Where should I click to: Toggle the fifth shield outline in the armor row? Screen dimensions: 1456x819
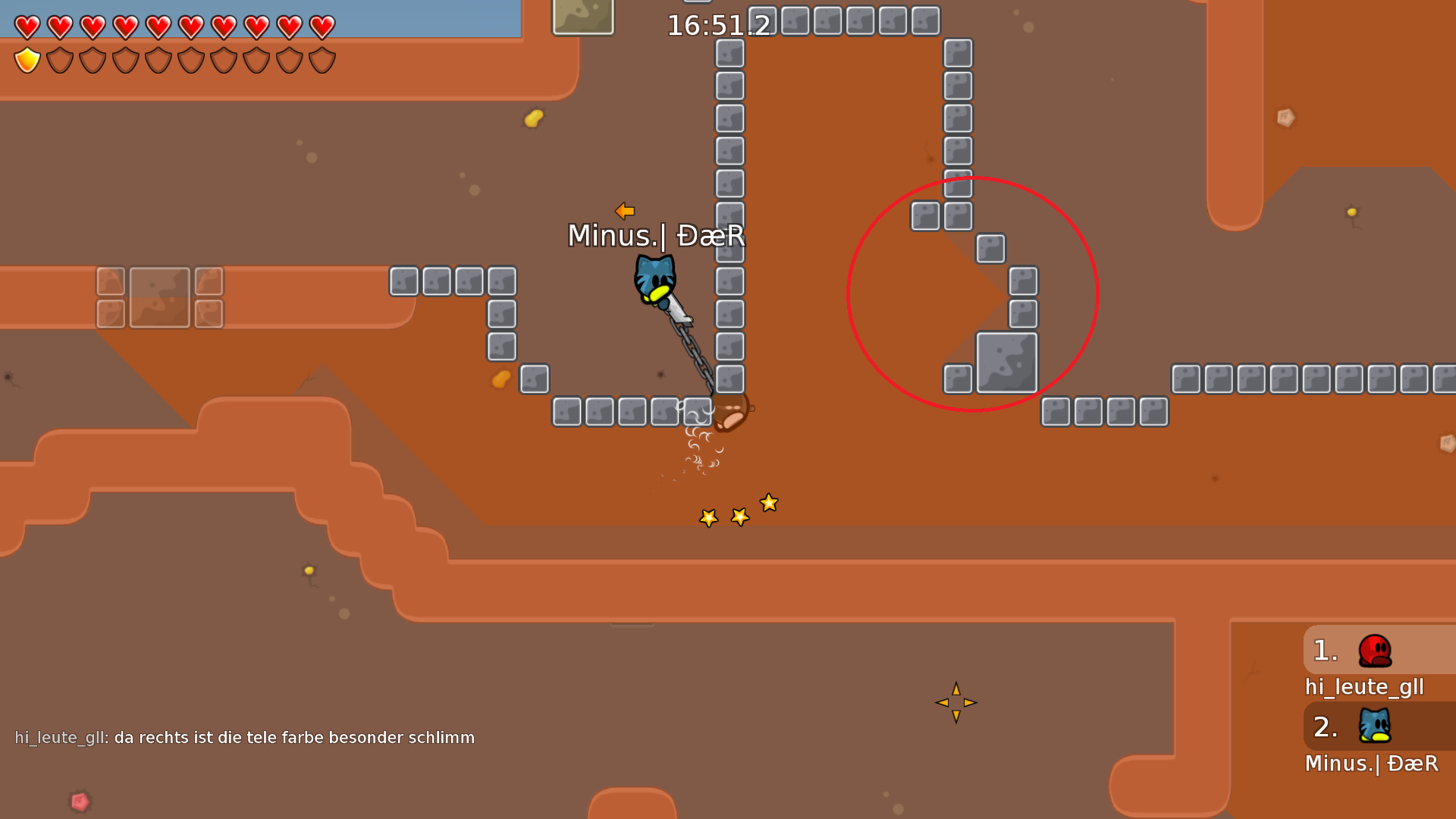158,60
